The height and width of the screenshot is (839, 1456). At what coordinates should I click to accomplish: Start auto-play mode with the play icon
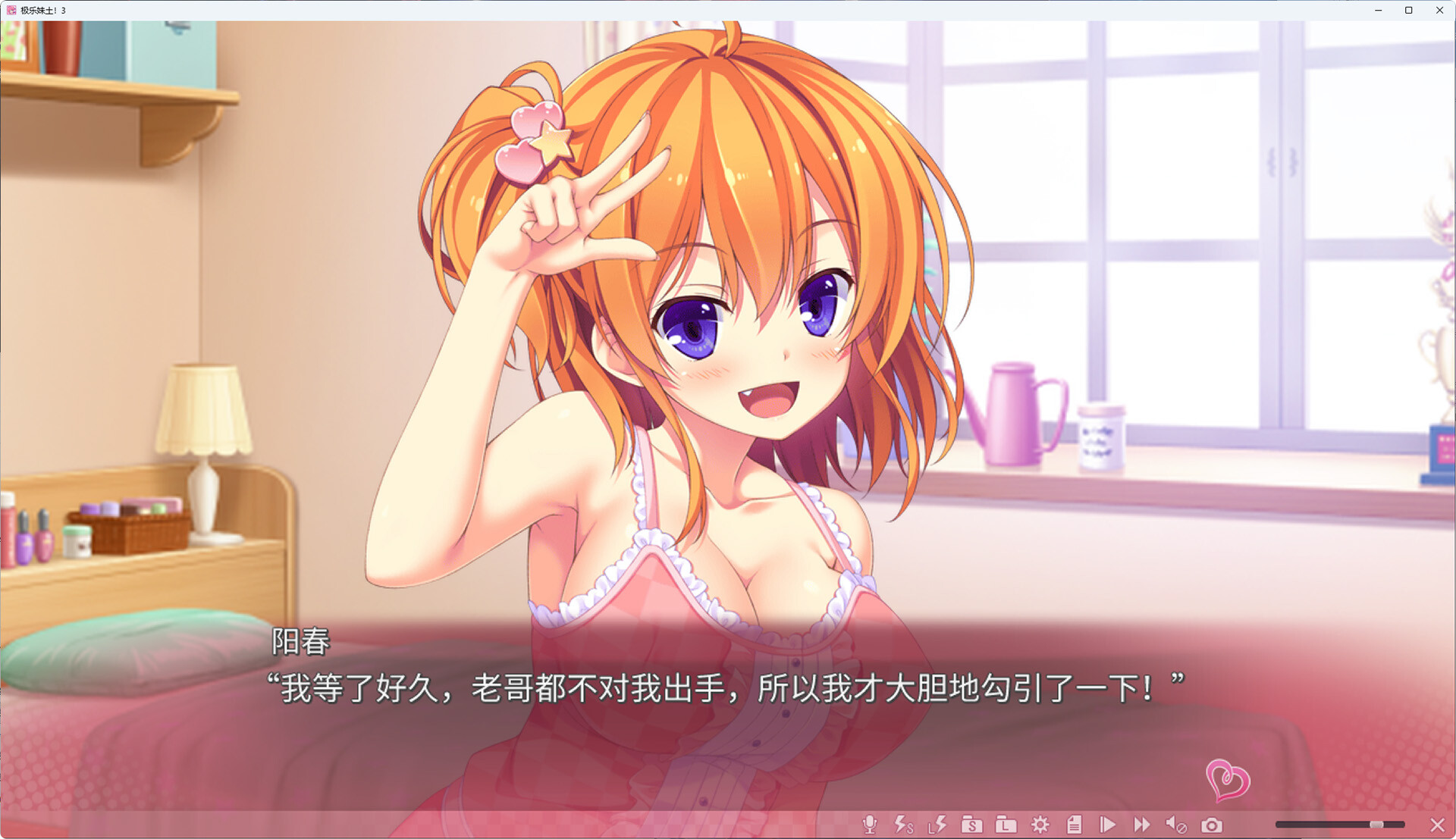(x=1108, y=825)
